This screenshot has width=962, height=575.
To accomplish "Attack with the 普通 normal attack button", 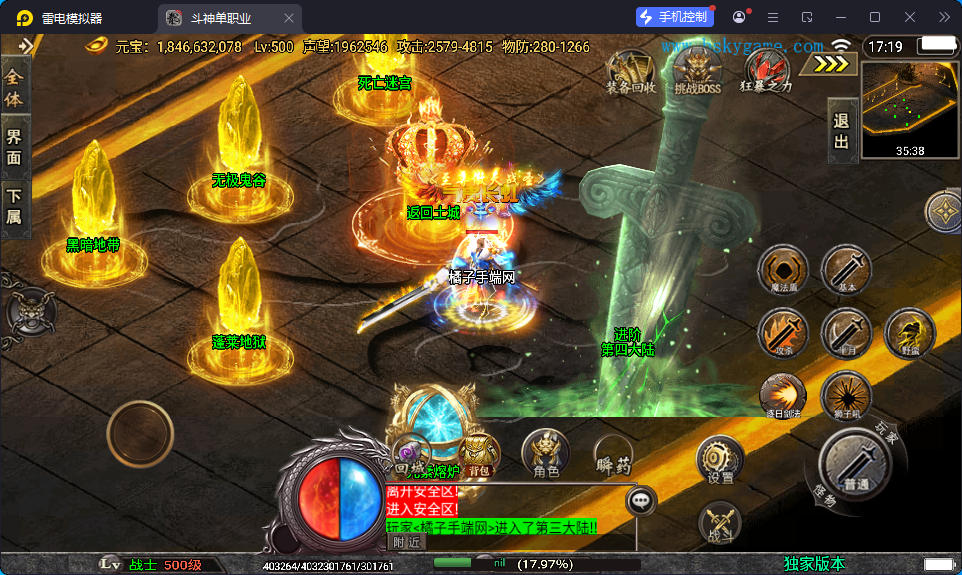I will (855, 463).
